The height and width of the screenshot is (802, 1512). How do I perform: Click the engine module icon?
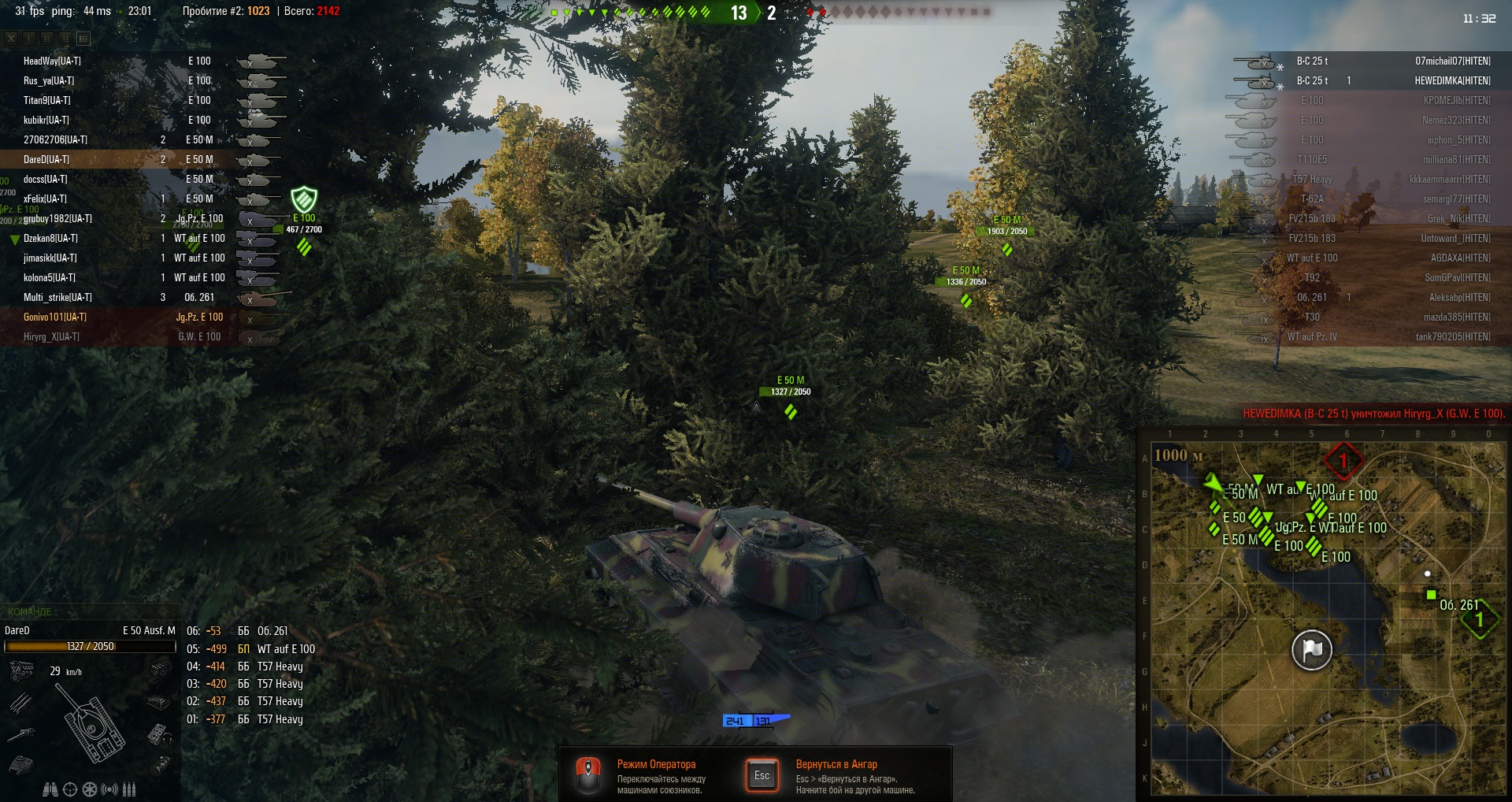click(21, 671)
